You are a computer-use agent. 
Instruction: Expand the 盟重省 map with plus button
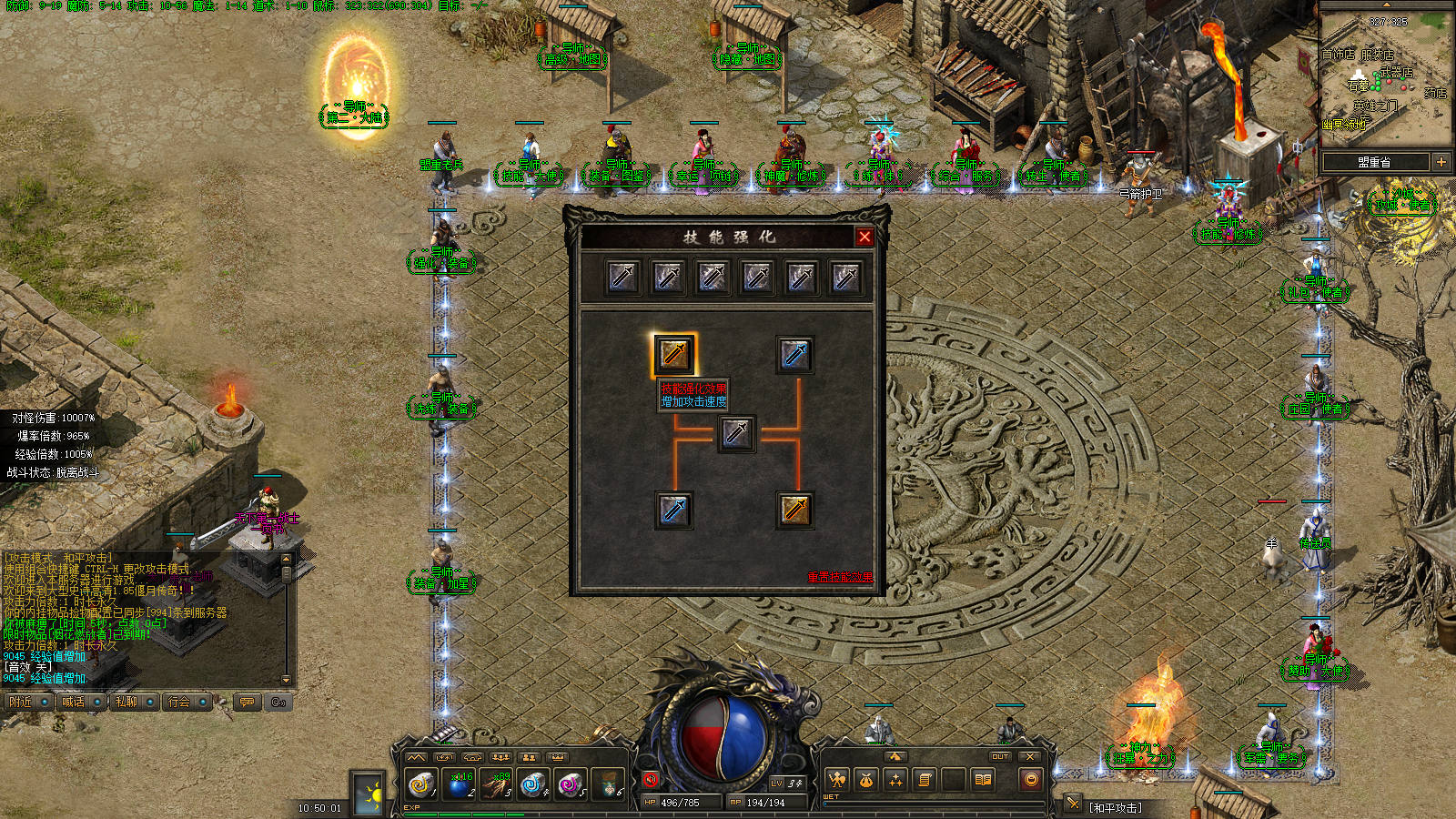[1441, 162]
